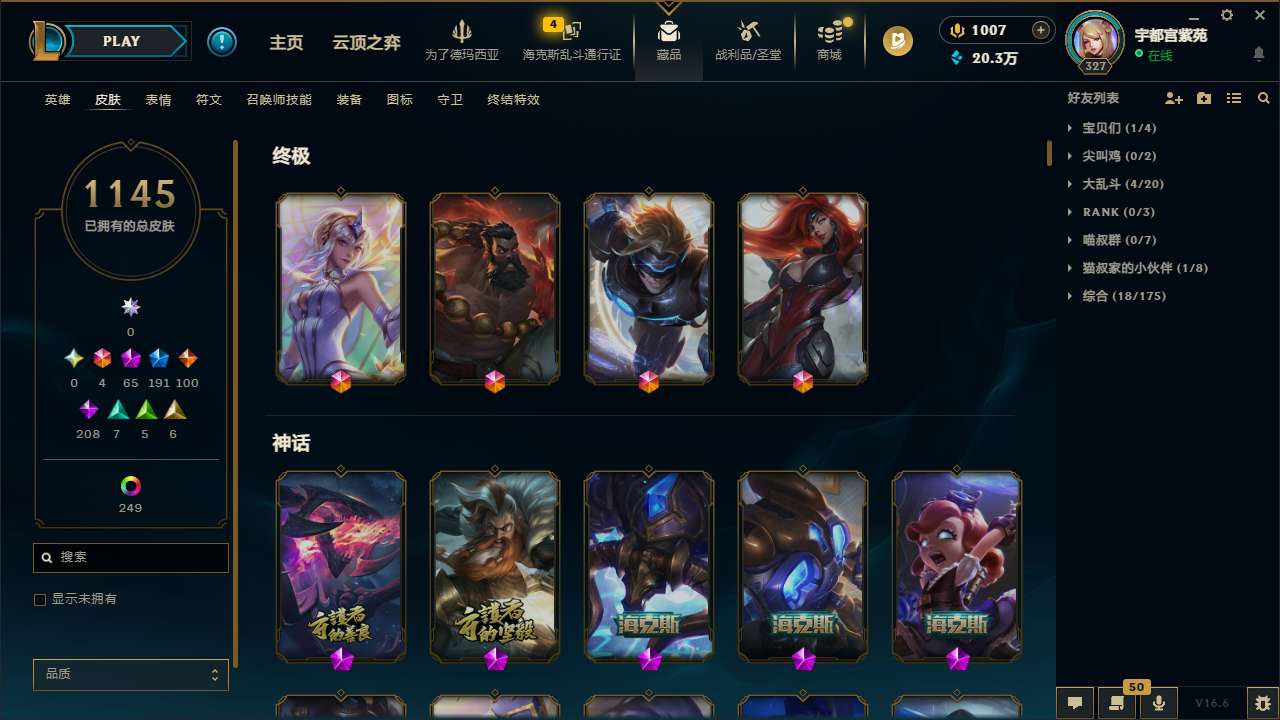Click the voice channel horn icon showing 1007
This screenshot has width=1280, height=720.
[956, 30]
